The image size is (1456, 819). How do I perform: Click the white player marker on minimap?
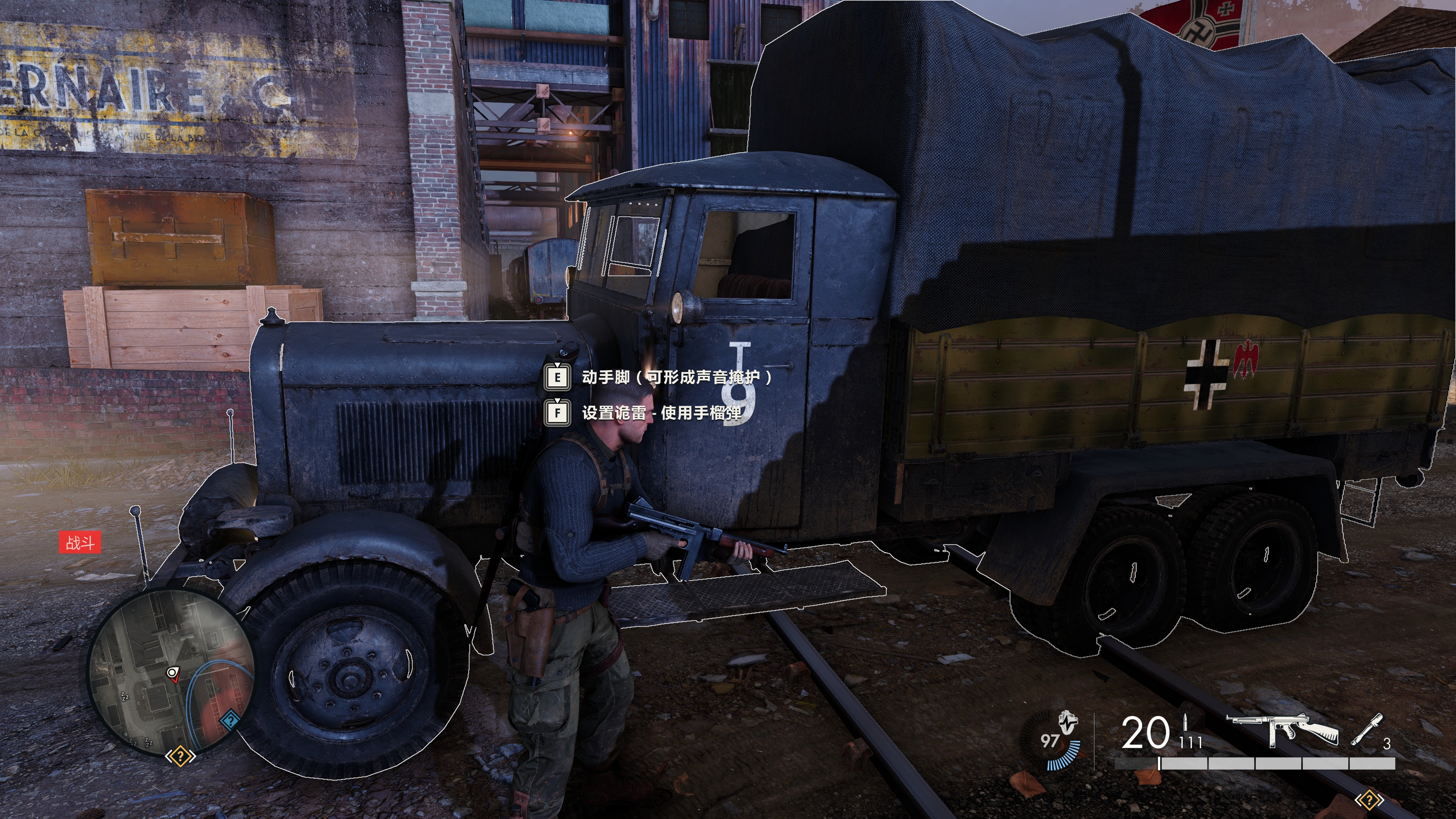(x=173, y=673)
